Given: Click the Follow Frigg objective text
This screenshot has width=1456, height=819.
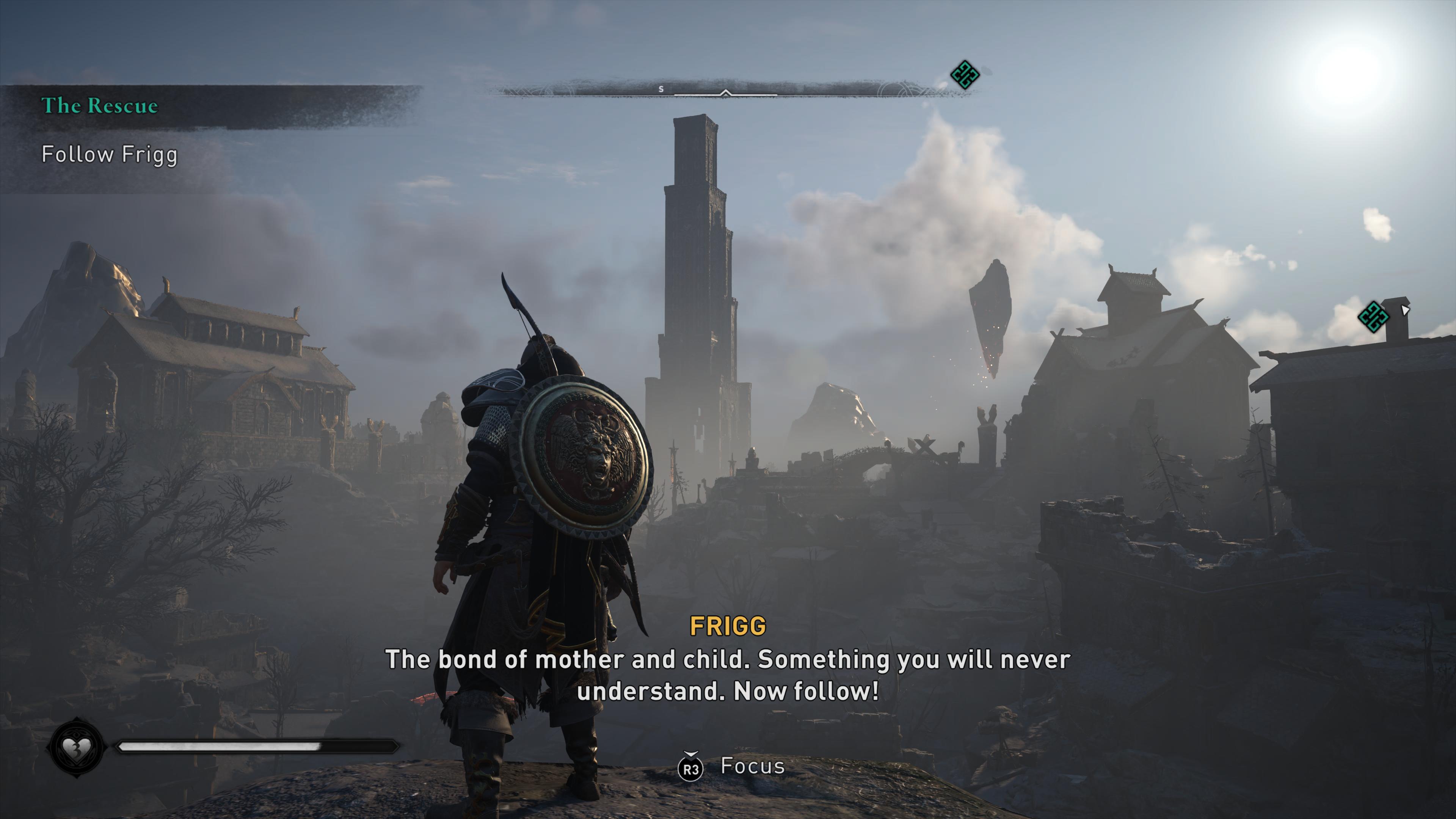Looking at the screenshot, I should tap(110, 155).
